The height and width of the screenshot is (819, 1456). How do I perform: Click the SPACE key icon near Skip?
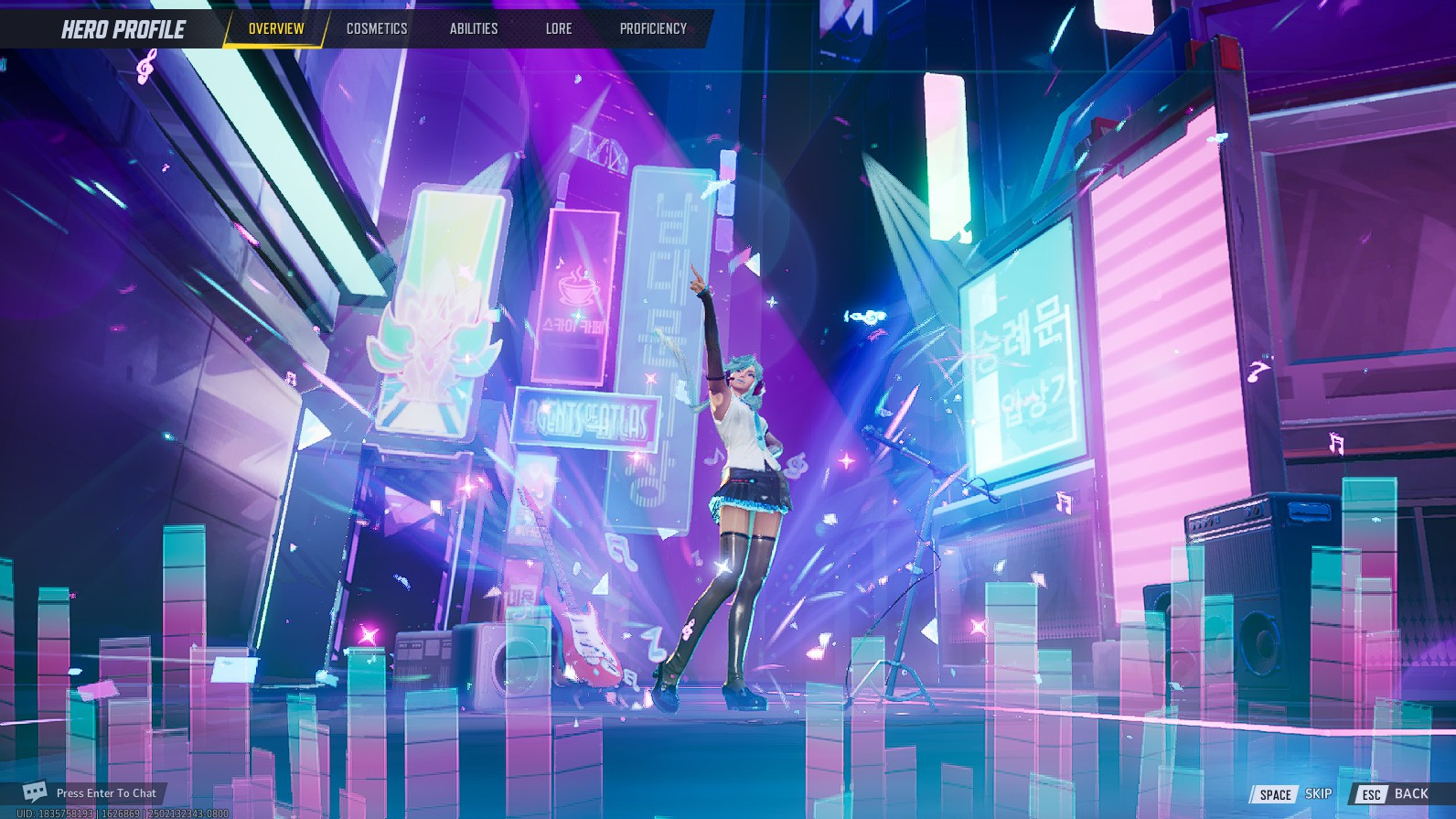[1274, 794]
